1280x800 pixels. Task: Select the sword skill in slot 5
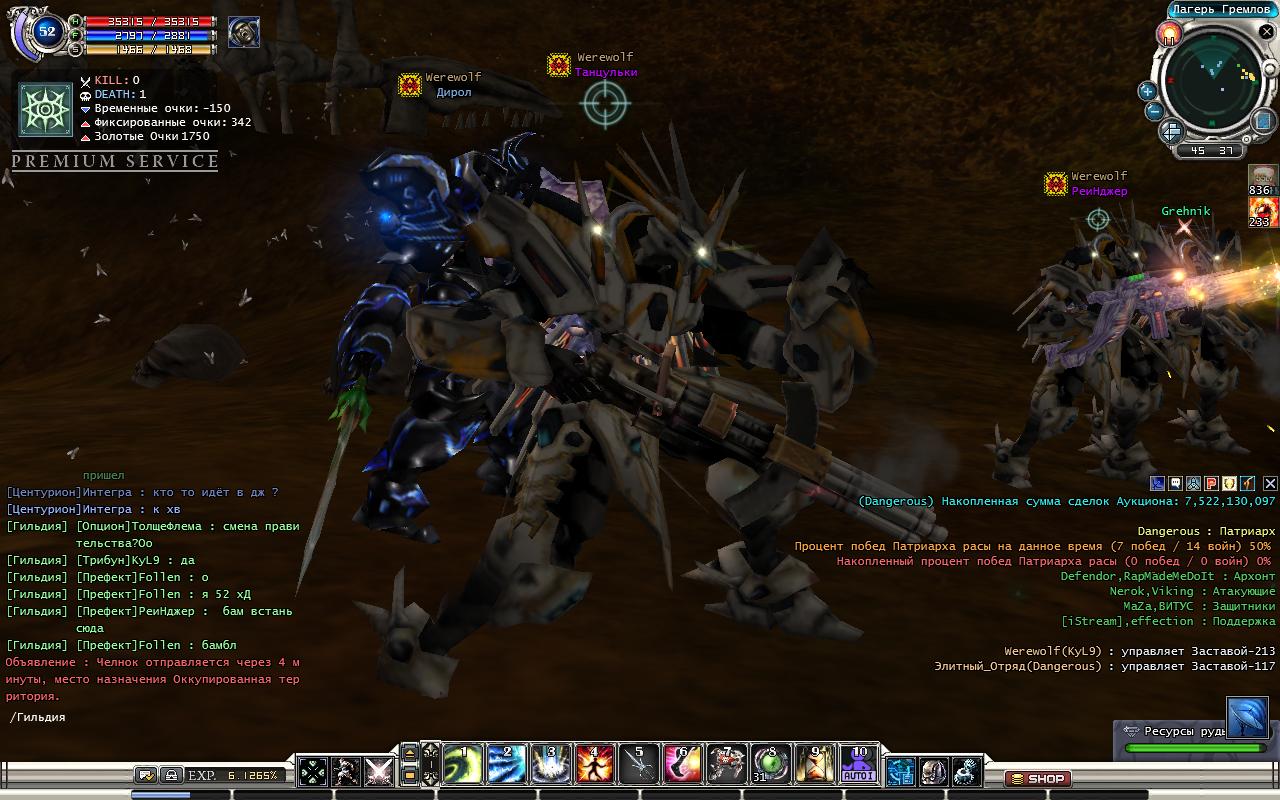[638, 765]
